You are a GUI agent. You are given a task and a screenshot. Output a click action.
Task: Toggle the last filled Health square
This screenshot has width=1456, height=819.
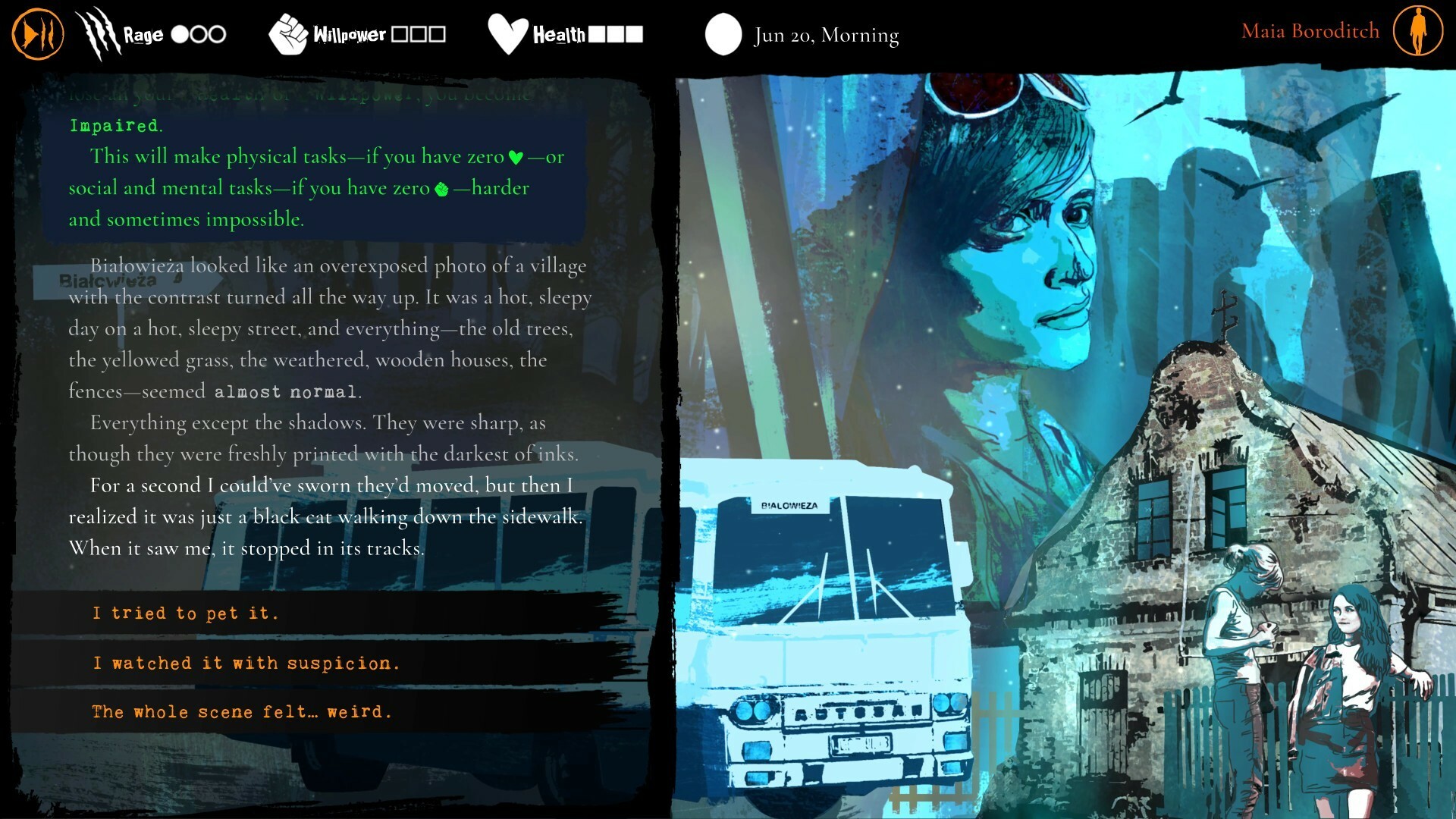(x=632, y=33)
